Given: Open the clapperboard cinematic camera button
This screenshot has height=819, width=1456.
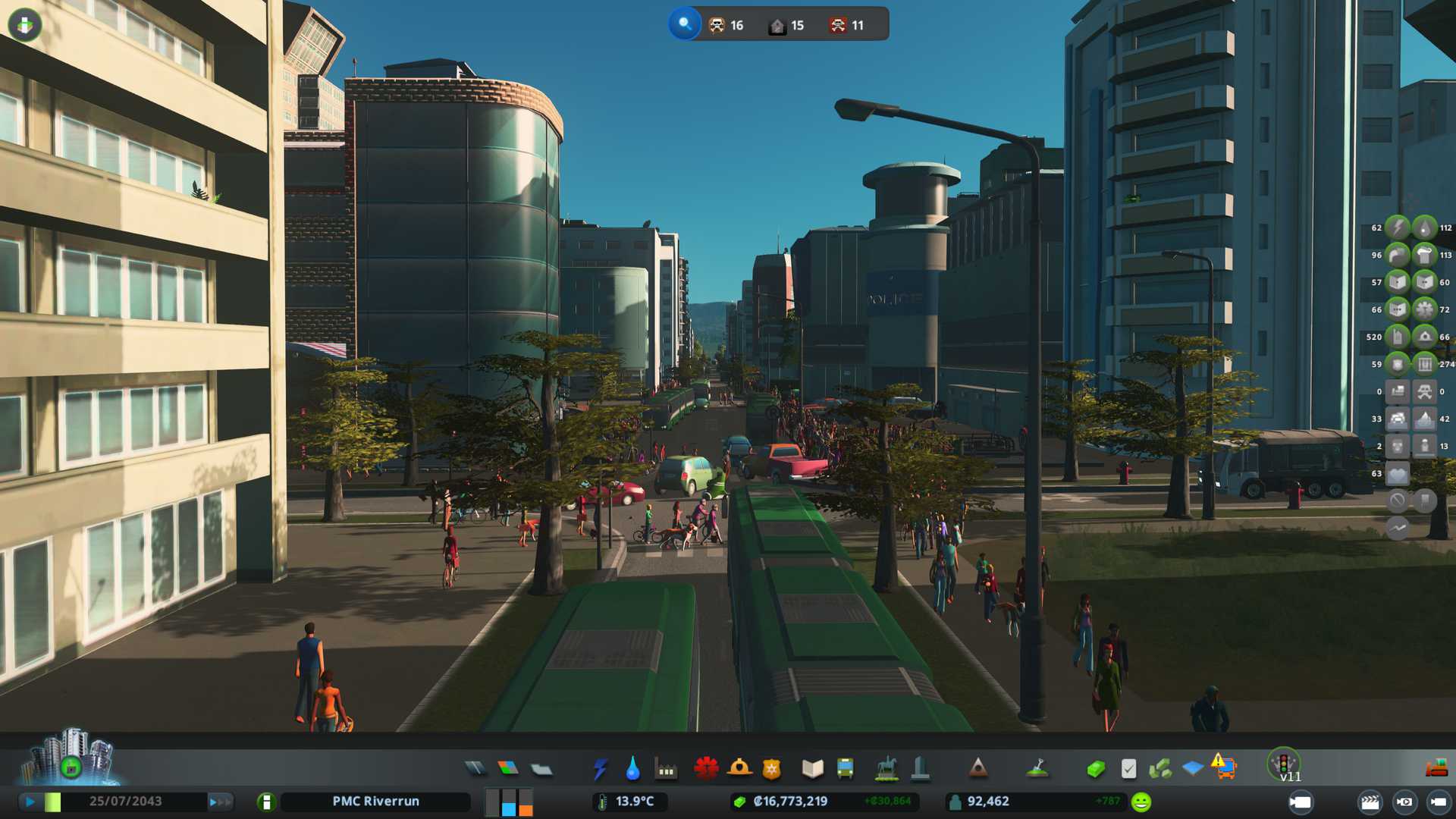Looking at the screenshot, I should (1370, 802).
